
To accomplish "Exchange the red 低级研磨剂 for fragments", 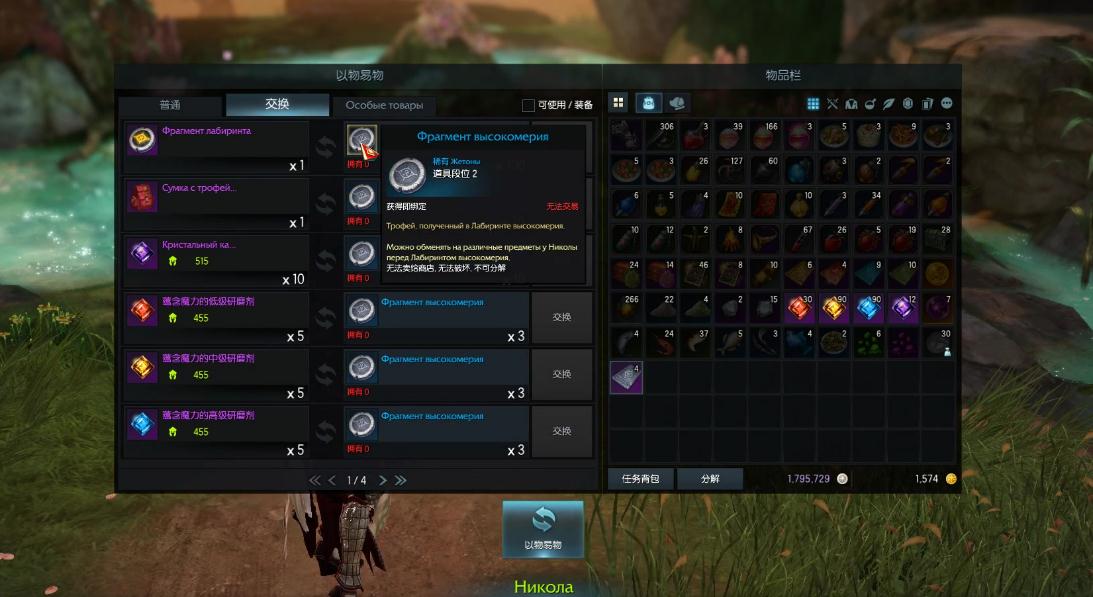I will click(x=561, y=317).
